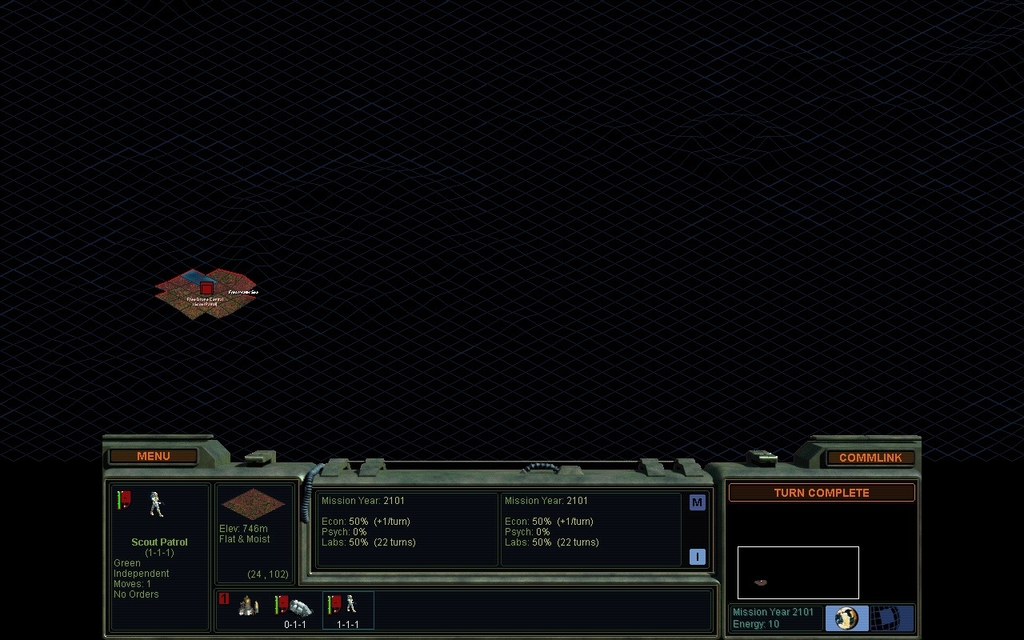
Task: Select the M button on info panel
Action: [x=697, y=502]
